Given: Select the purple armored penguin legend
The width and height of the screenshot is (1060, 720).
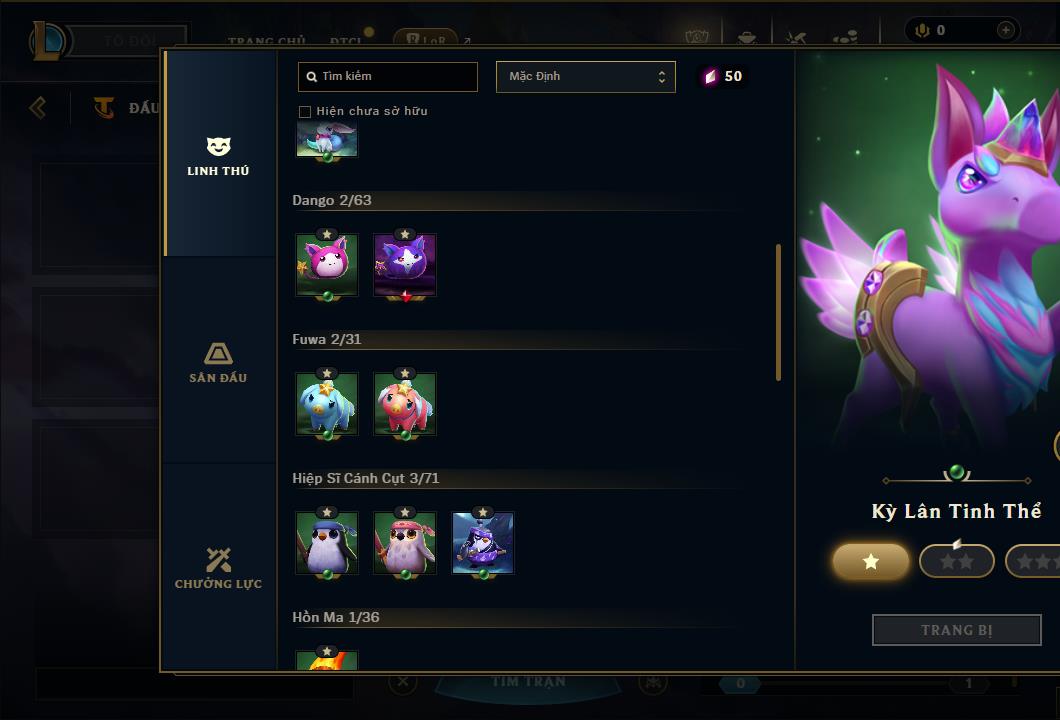Looking at the screenshot, I should [483, 544].
